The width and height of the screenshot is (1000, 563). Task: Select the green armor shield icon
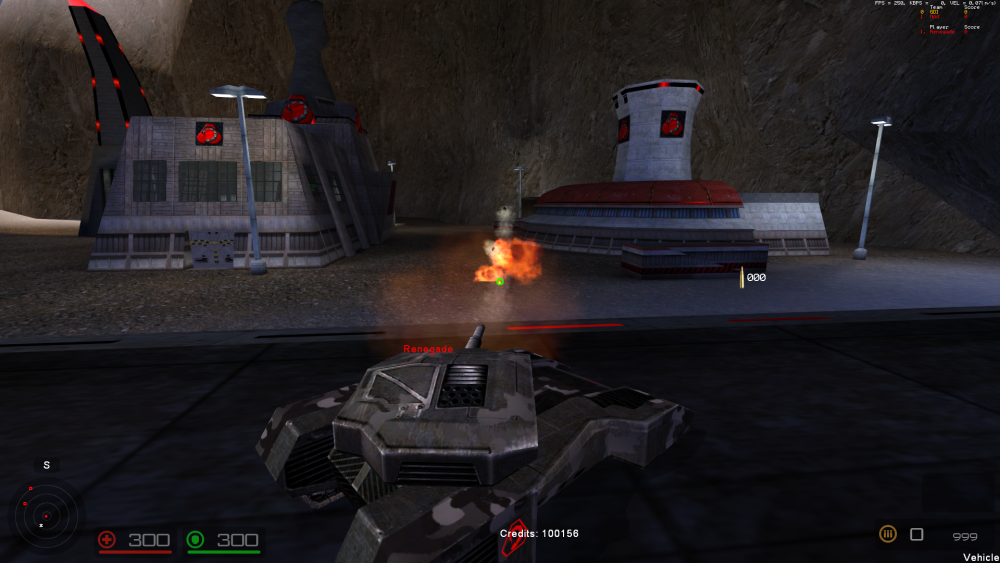tap(196, 540)
